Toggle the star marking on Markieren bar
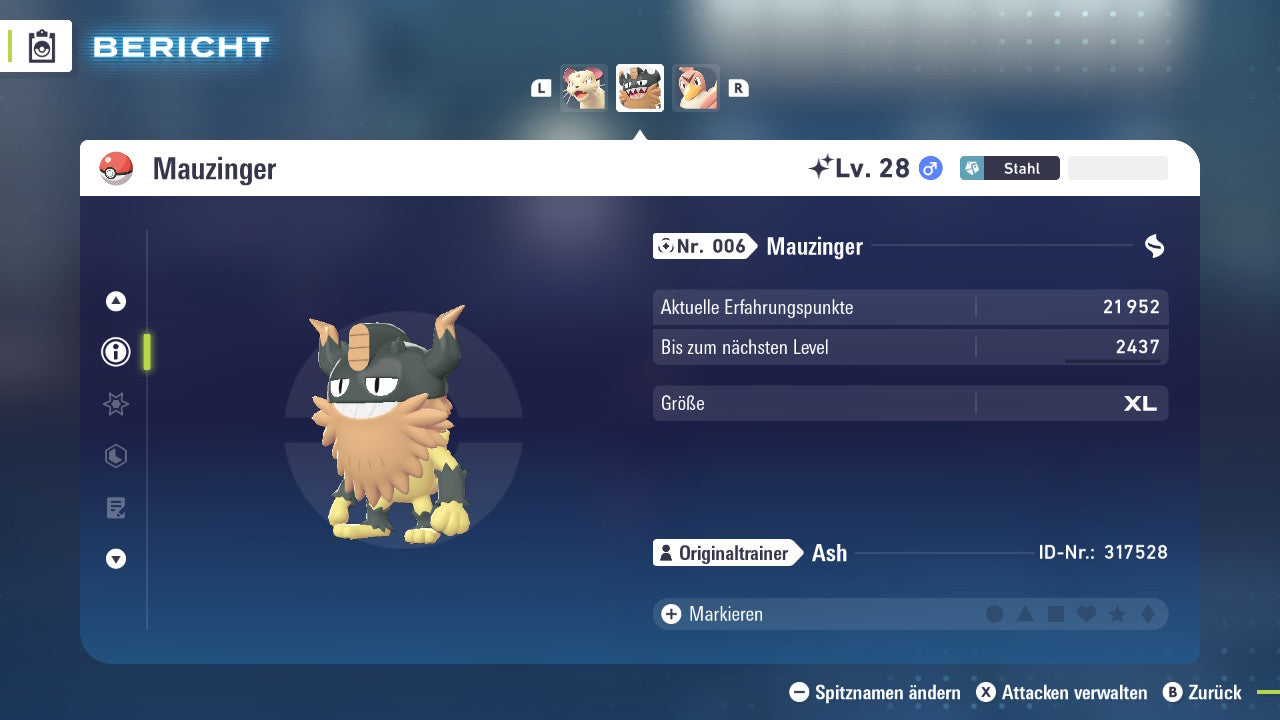The image size is (1280, 720). tap(1114, 614)
